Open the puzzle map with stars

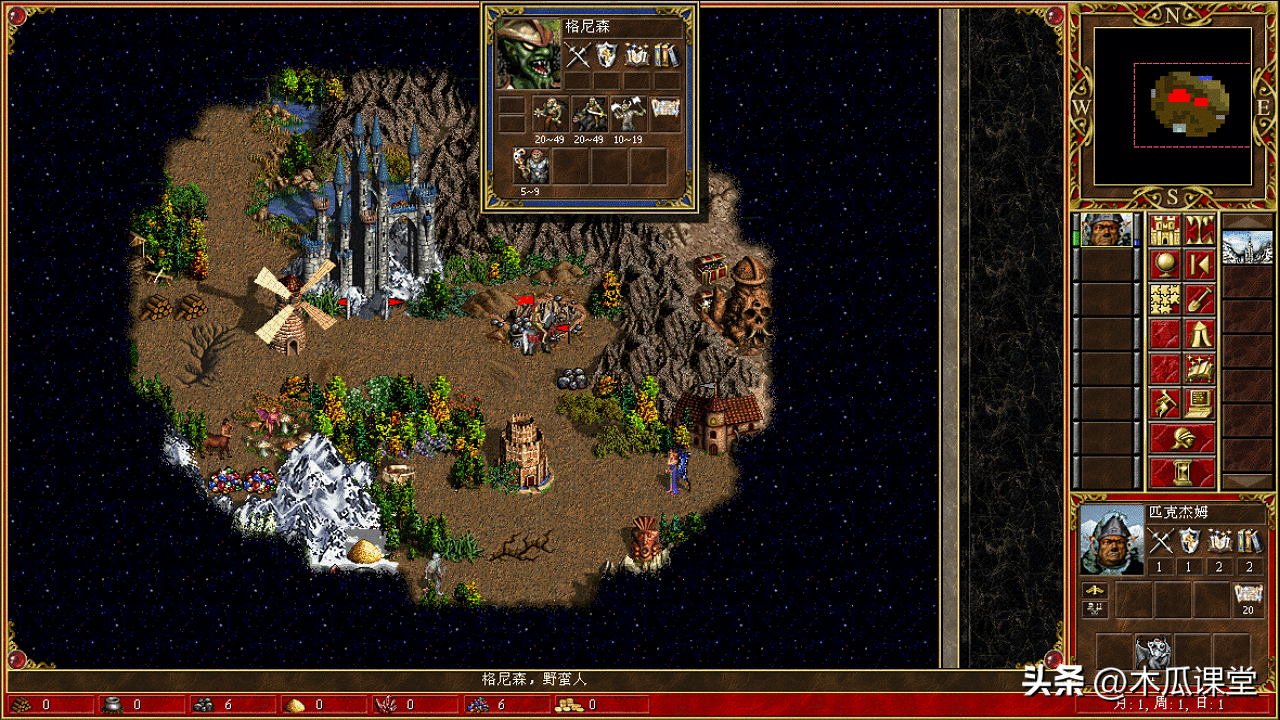1165,299
